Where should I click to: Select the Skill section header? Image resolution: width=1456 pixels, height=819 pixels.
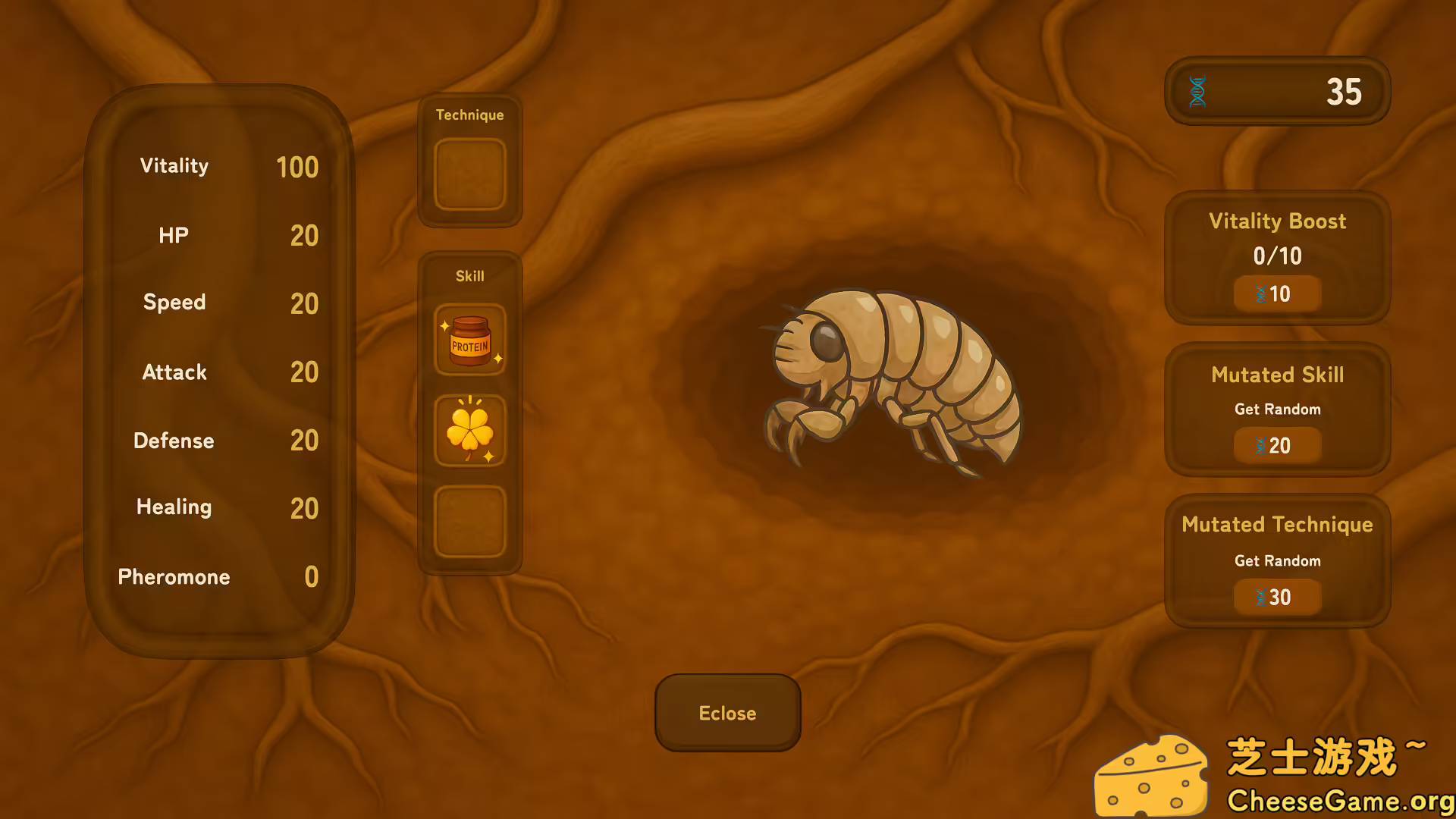pos(469,276)
